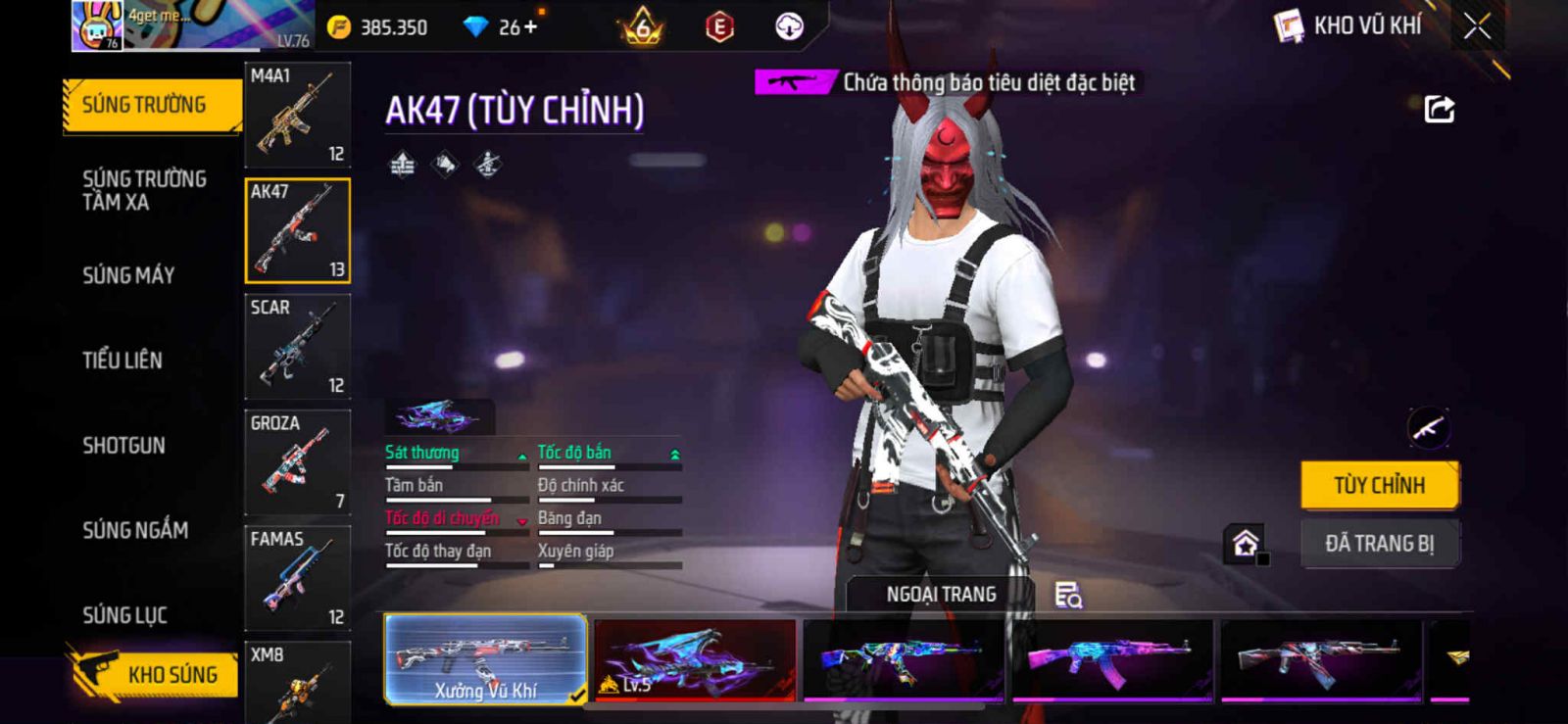
Task: Switch to the SÚNG NGẮM category
Action: (135, 530)
